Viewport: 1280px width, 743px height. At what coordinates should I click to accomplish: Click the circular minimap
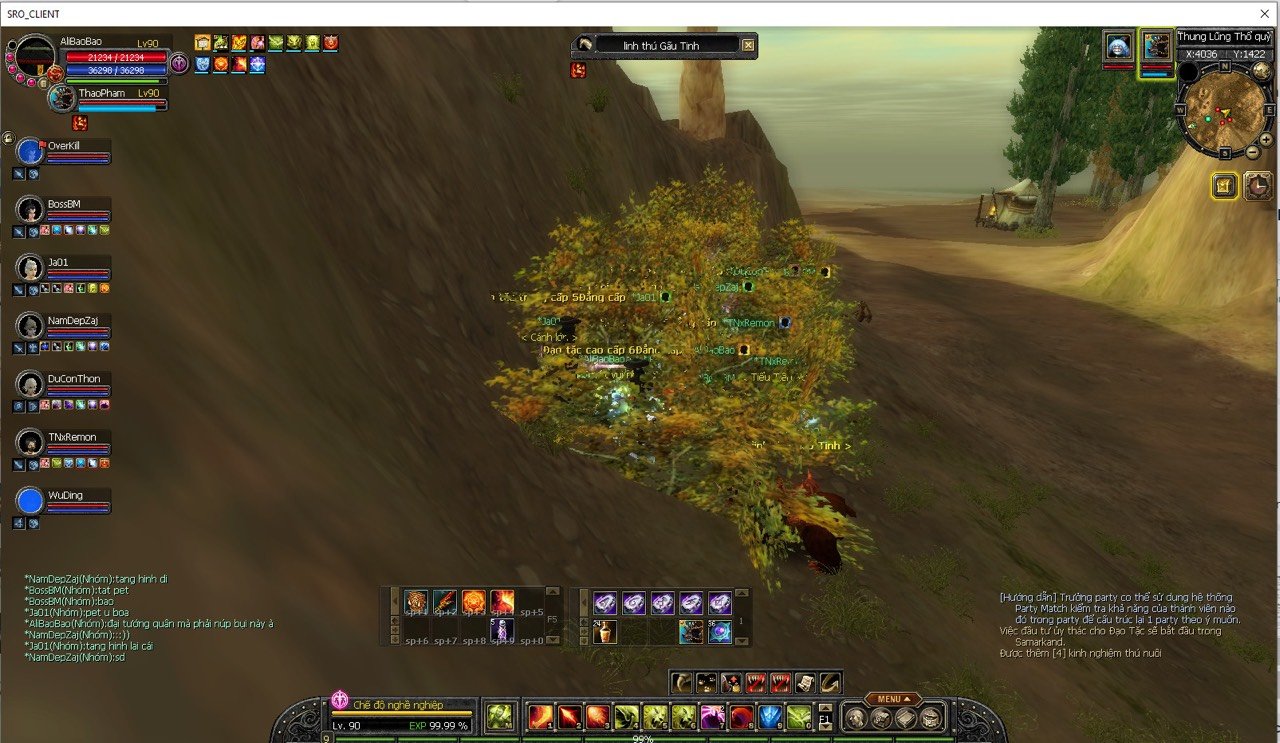point(1224,106)
